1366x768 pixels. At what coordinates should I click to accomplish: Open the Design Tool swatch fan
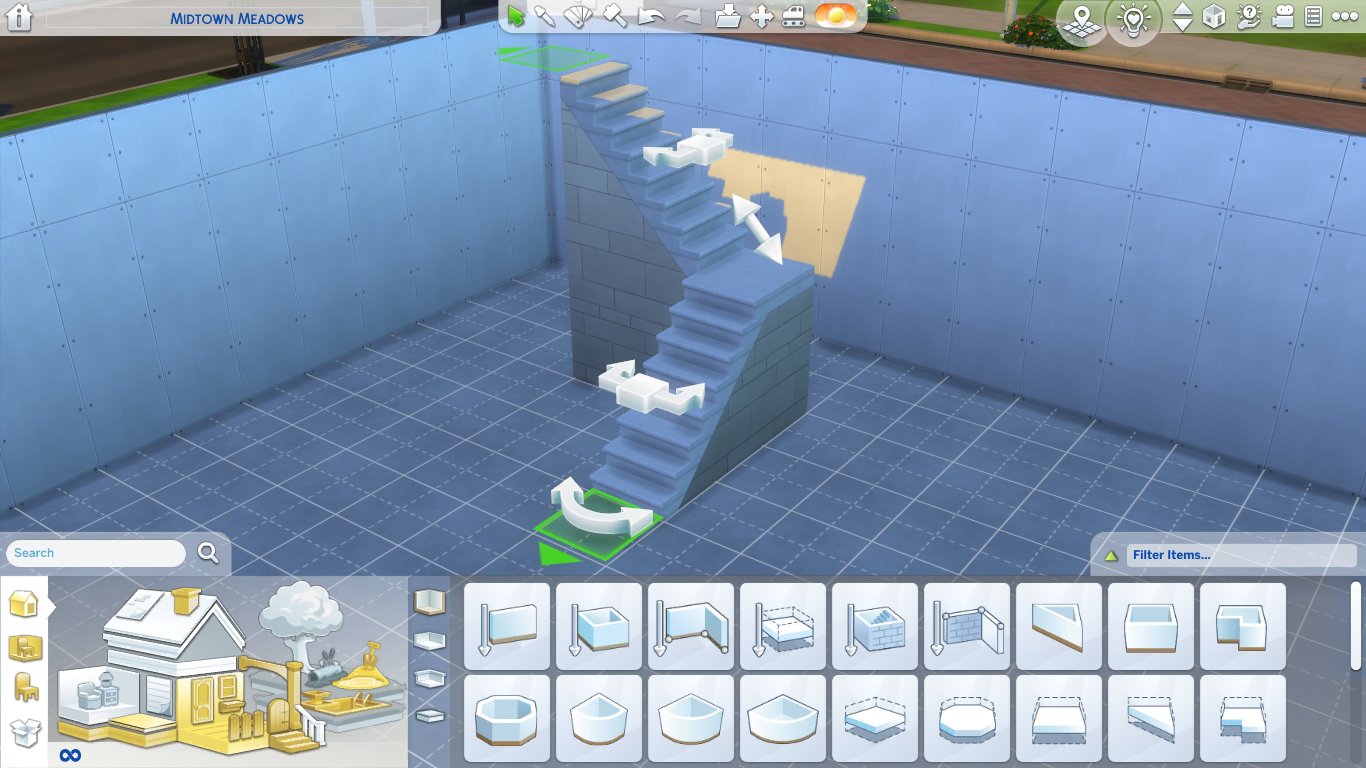580,17
